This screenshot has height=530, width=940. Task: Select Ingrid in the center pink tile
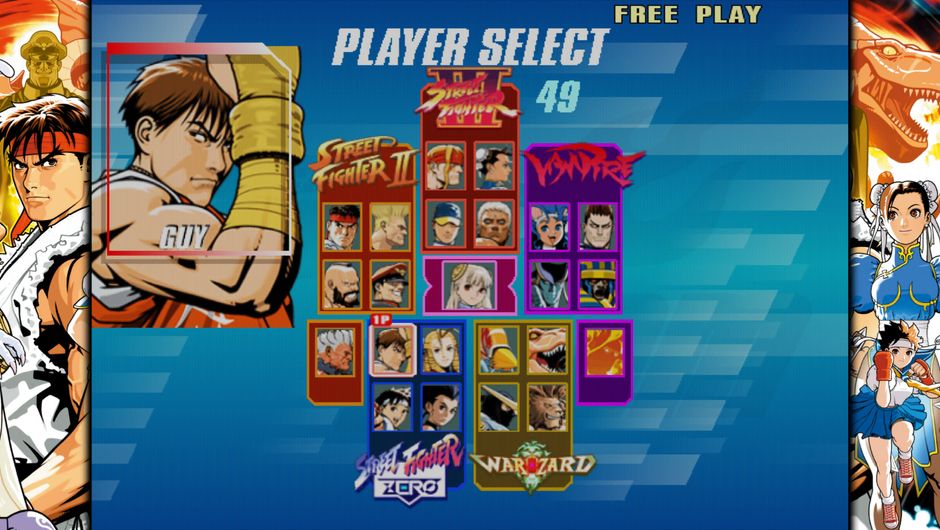point(469,284)
